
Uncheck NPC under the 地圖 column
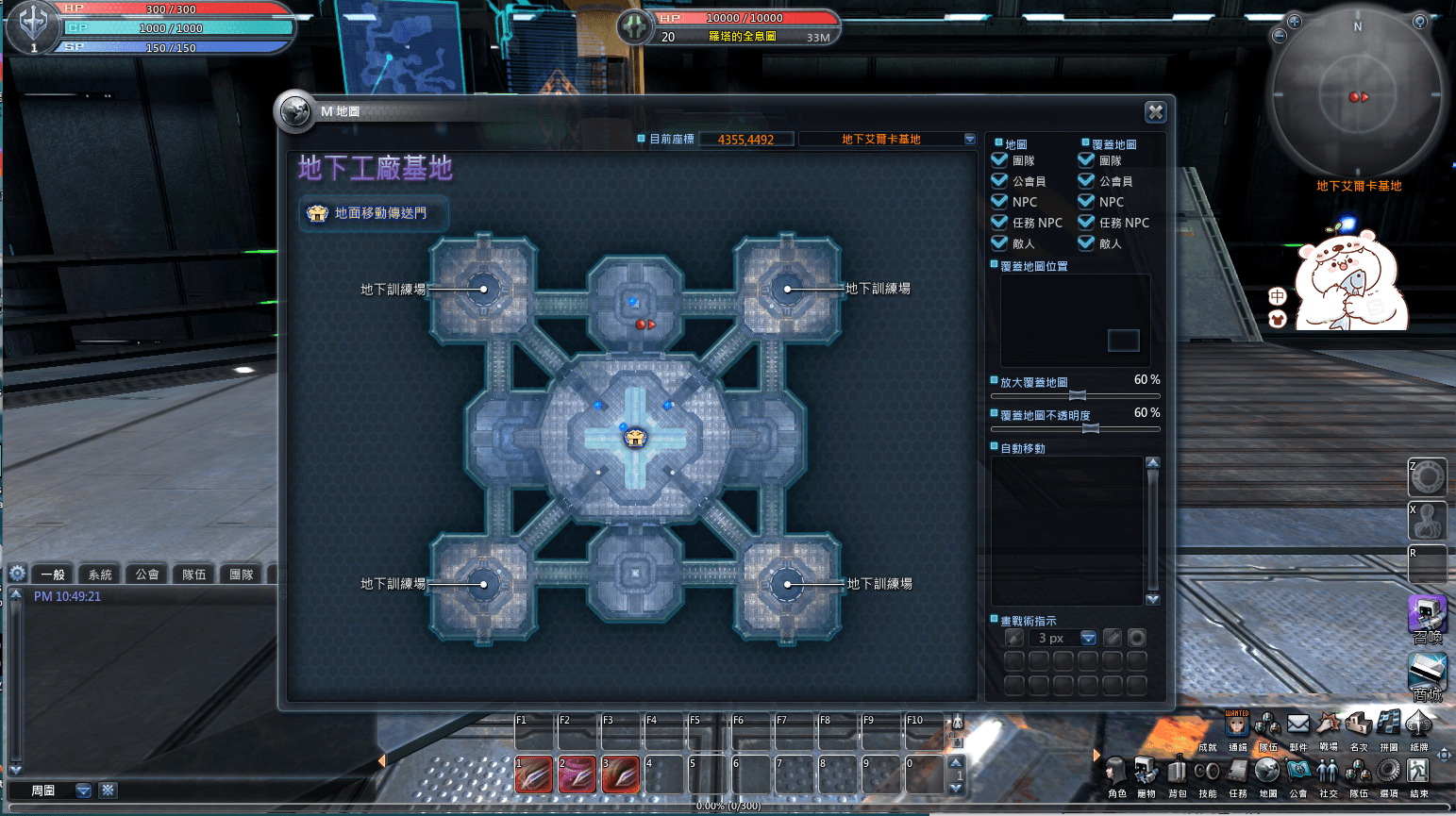click(998, 201)
